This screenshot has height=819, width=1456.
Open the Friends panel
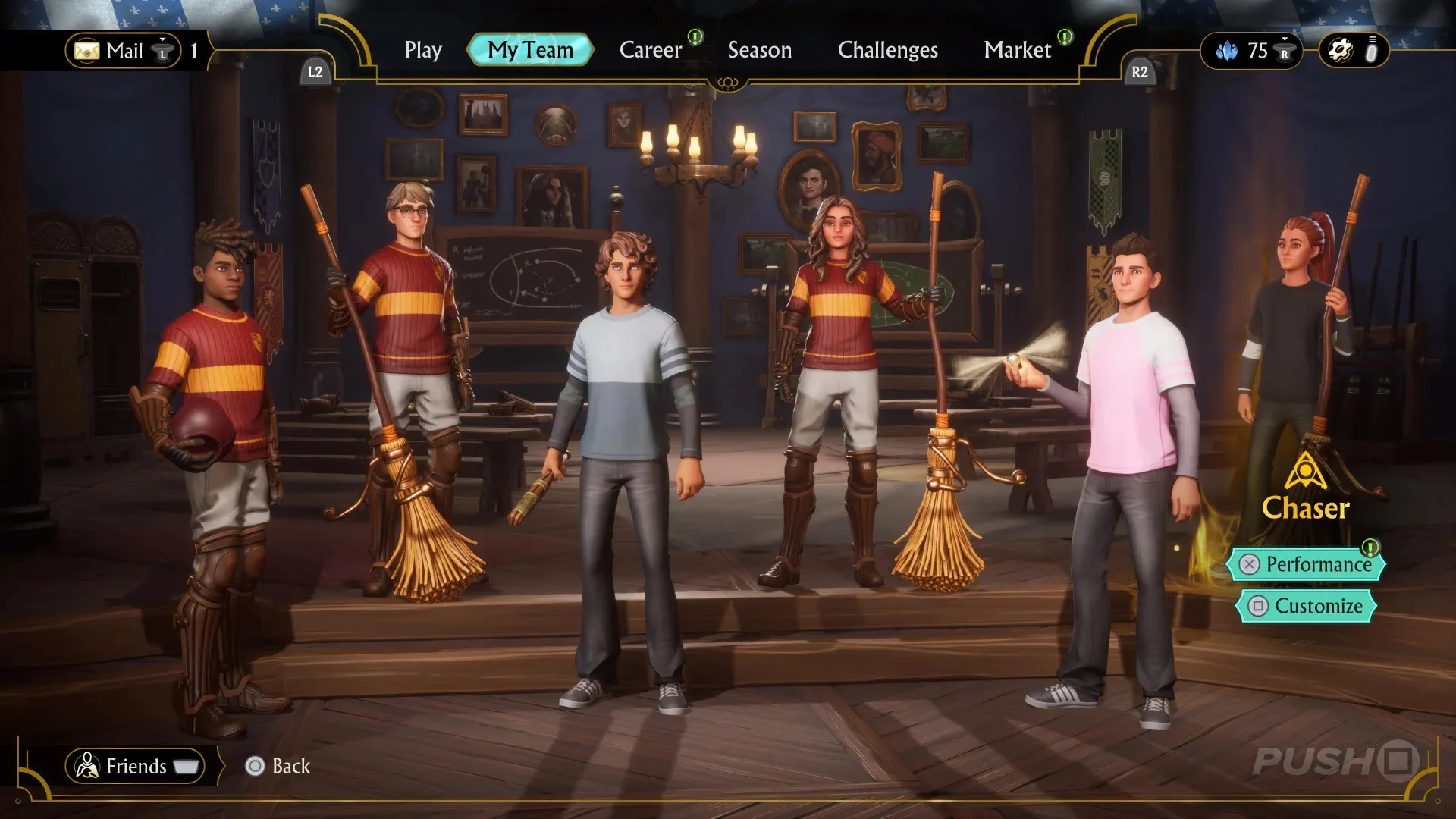tap(135, 766)
